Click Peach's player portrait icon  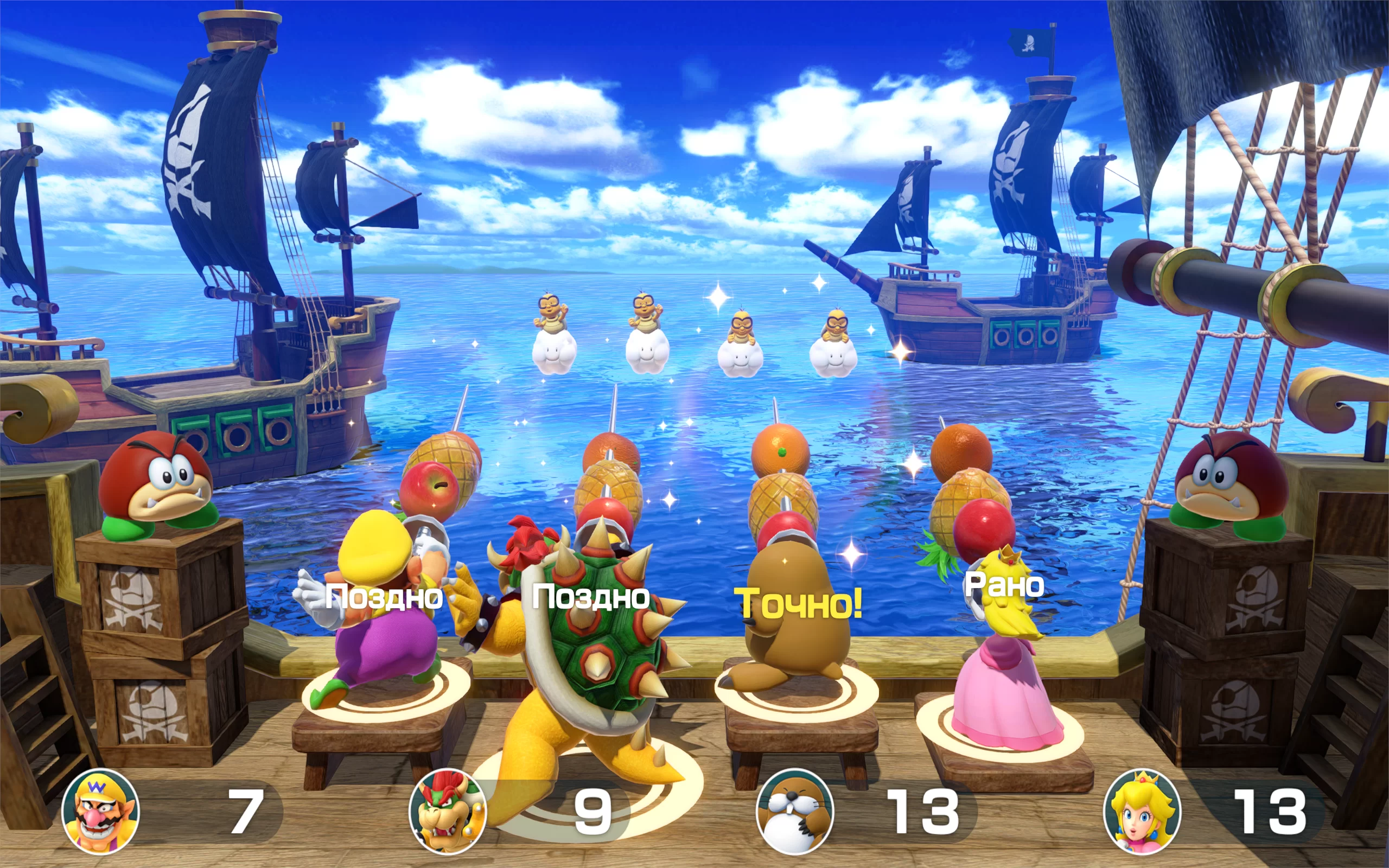pos(1142,812)
